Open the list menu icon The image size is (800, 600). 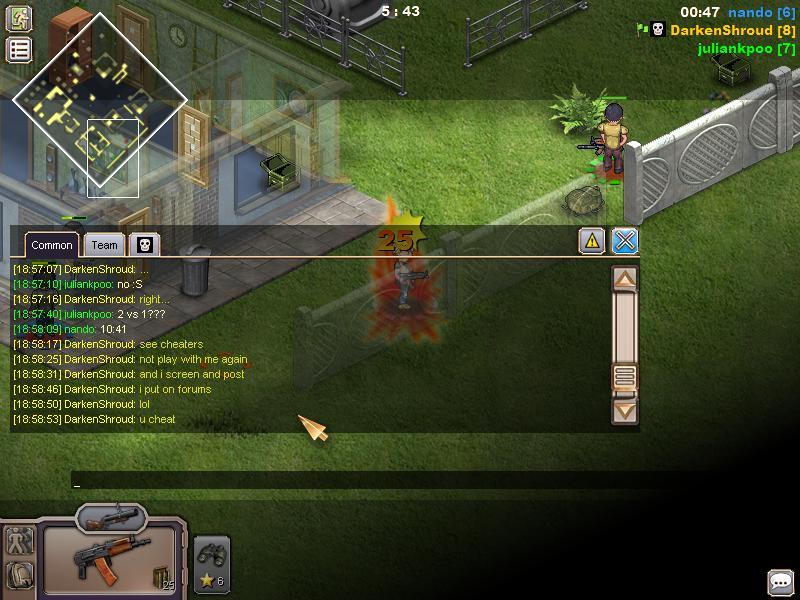[19, 50]
